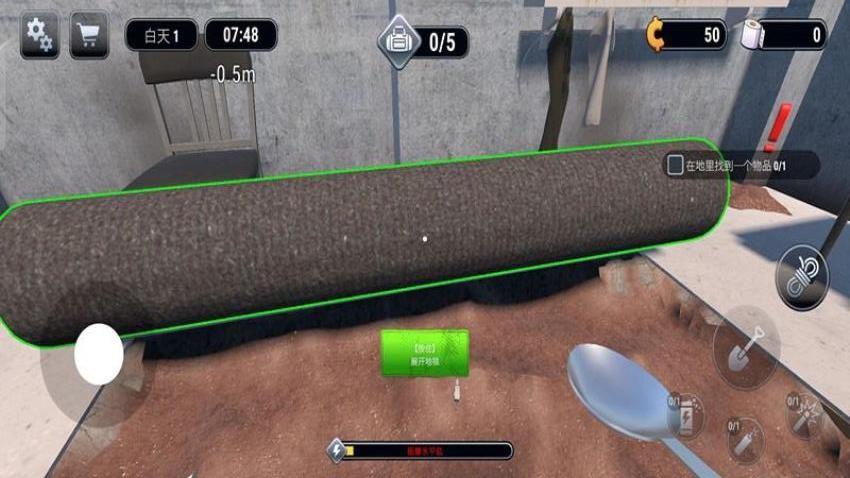Viewport: 850px width, 478px height.
Task: Tap the find-an-item quest tracker
Action: [x=742, y=165]
